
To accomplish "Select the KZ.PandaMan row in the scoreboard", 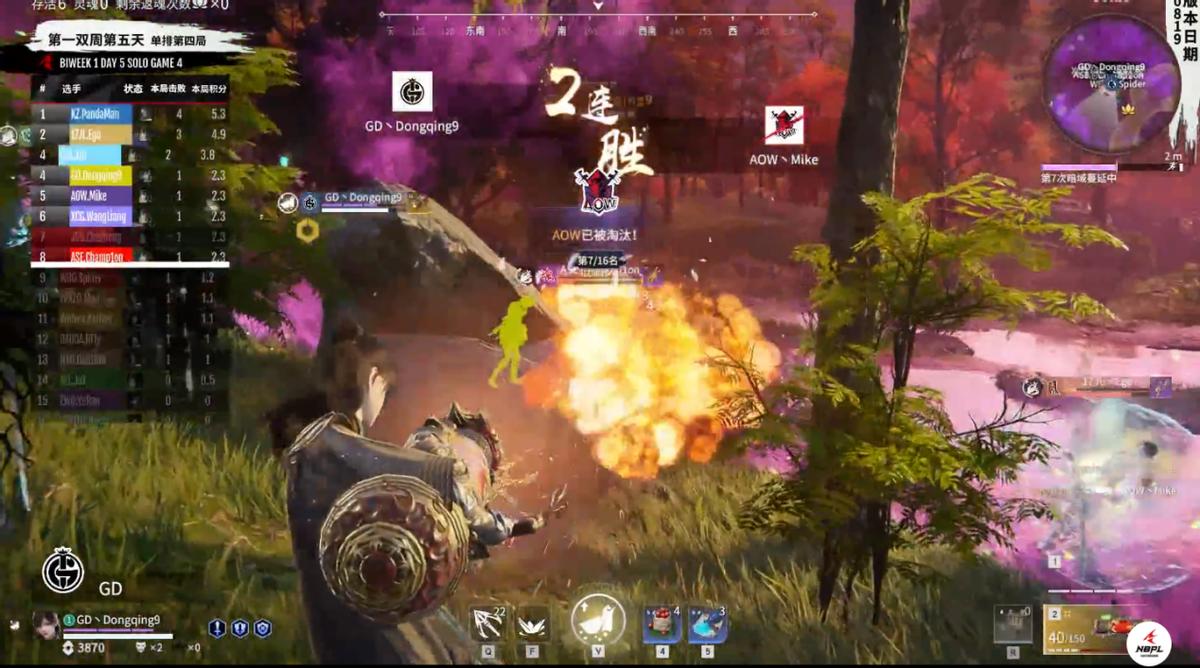I will coord(130,114).
